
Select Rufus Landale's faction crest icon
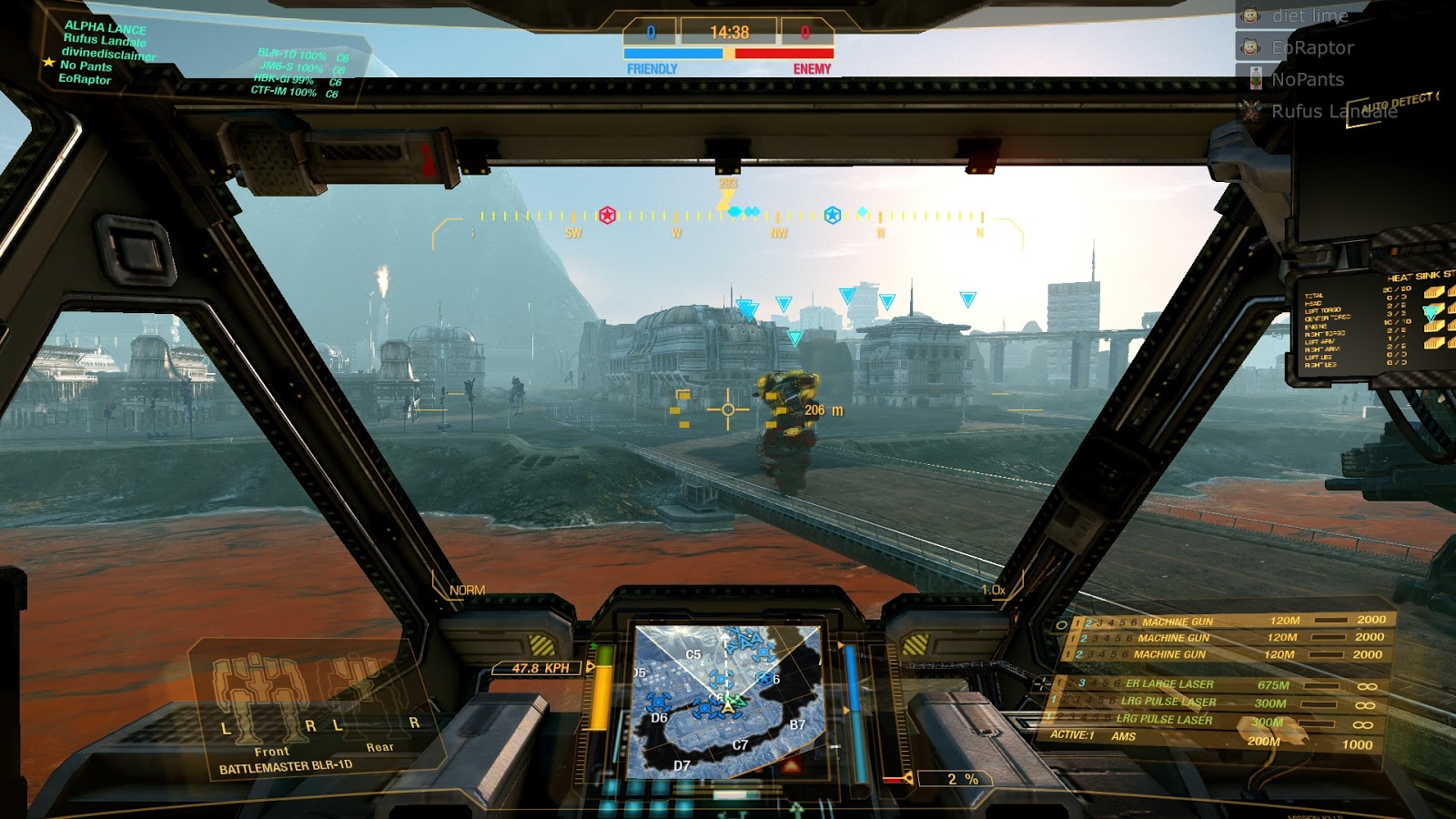(x=1249, y=112)
